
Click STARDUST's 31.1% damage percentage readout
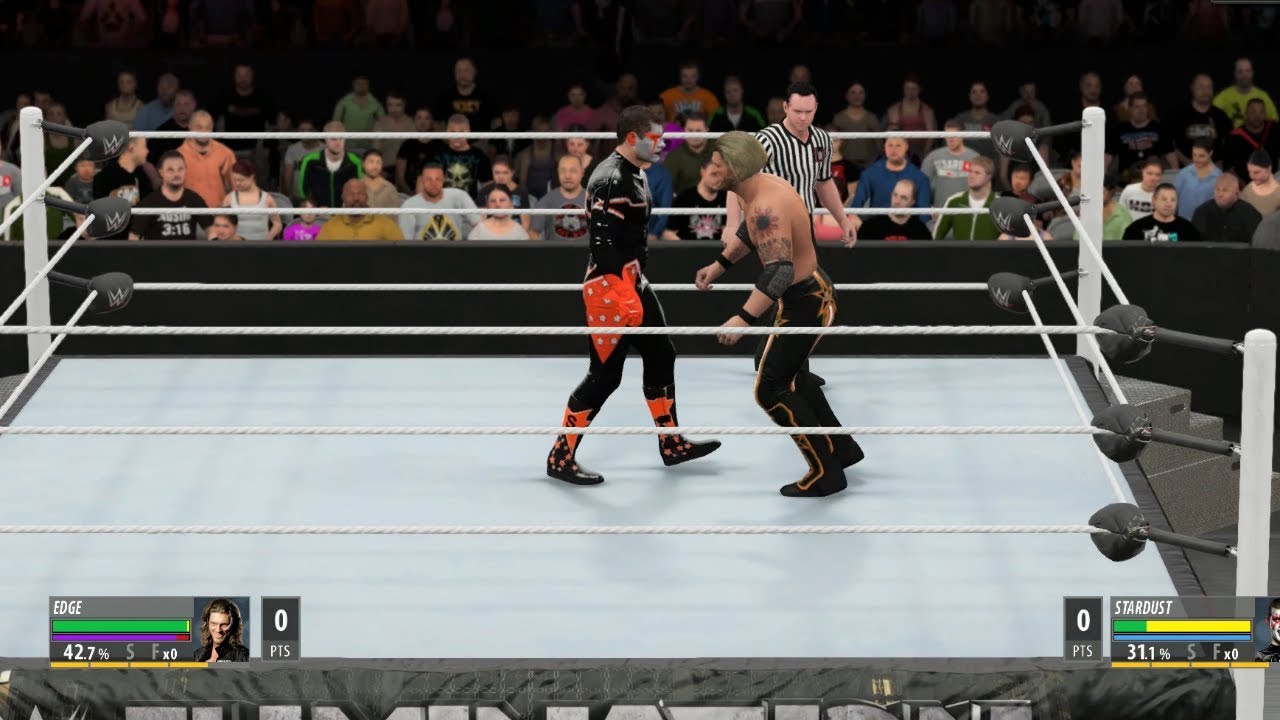(1149, 651)
